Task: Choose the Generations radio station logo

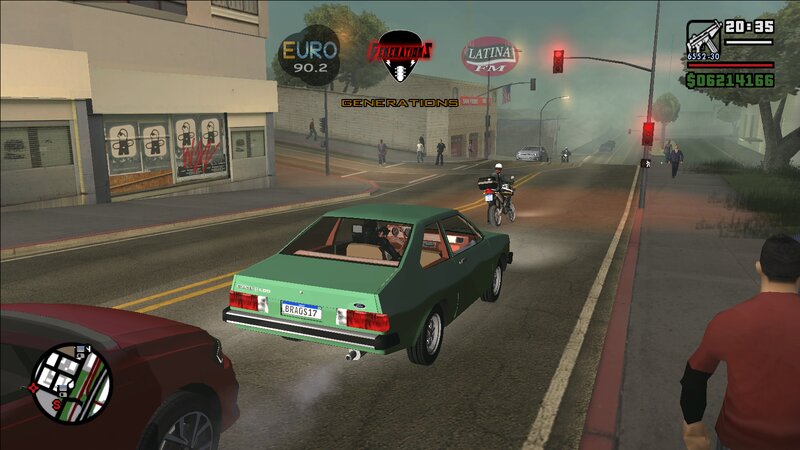Action: (x=400, y=58)
